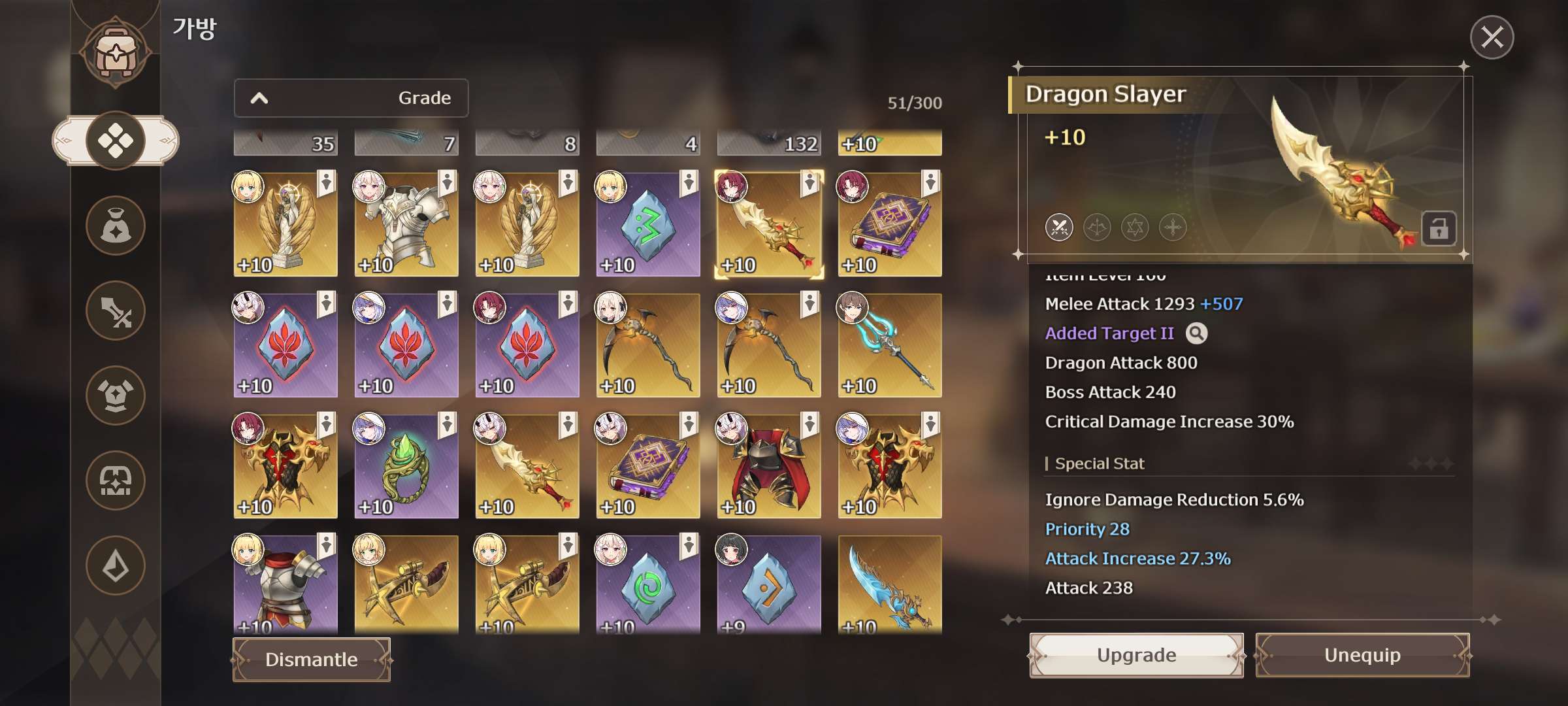
Task: Select the orange rune stone +9 slot
Action: [769, 585]
